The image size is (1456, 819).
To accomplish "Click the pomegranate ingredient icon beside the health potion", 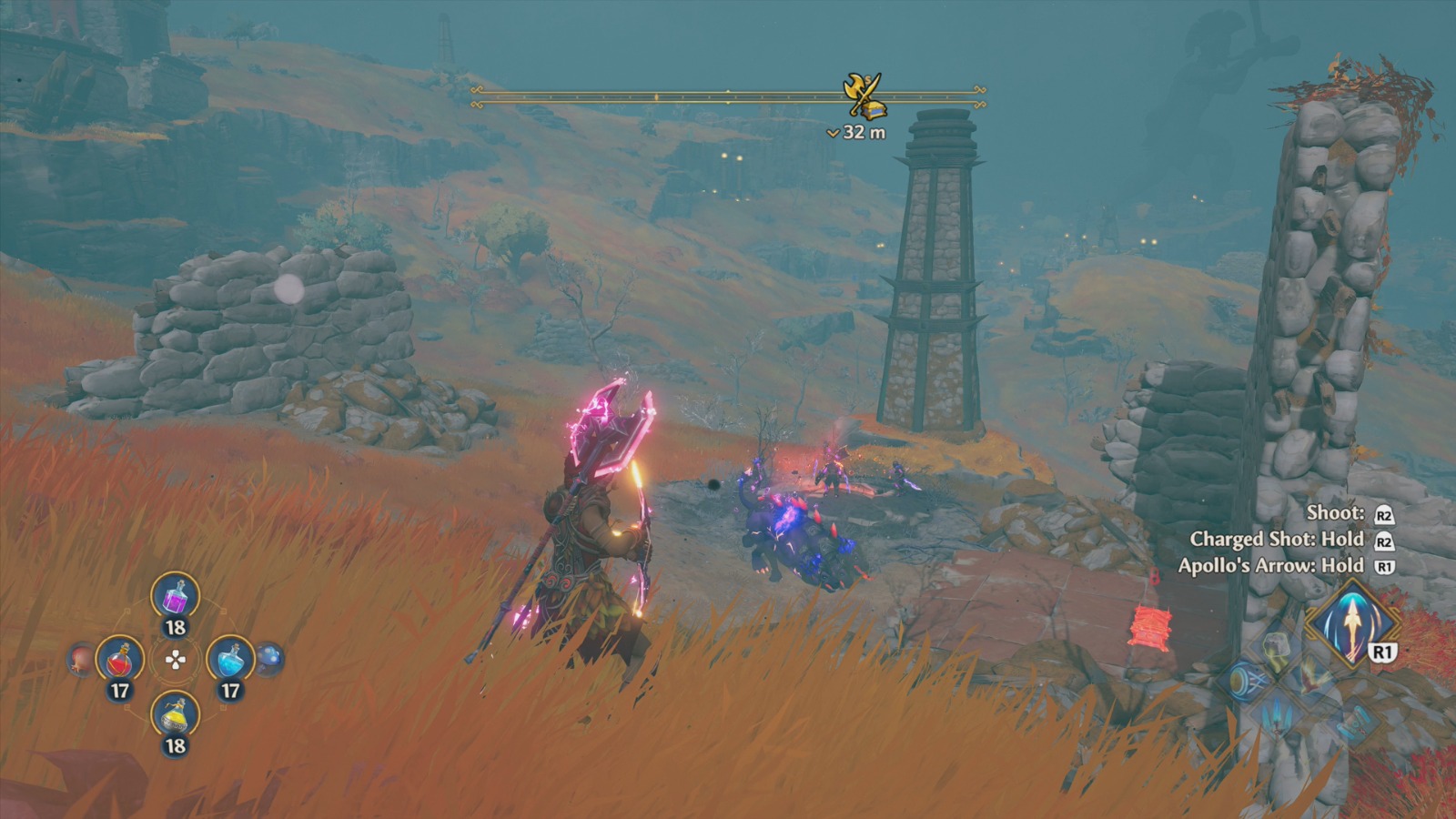I will pyautogui.click(x=81, y=659).
